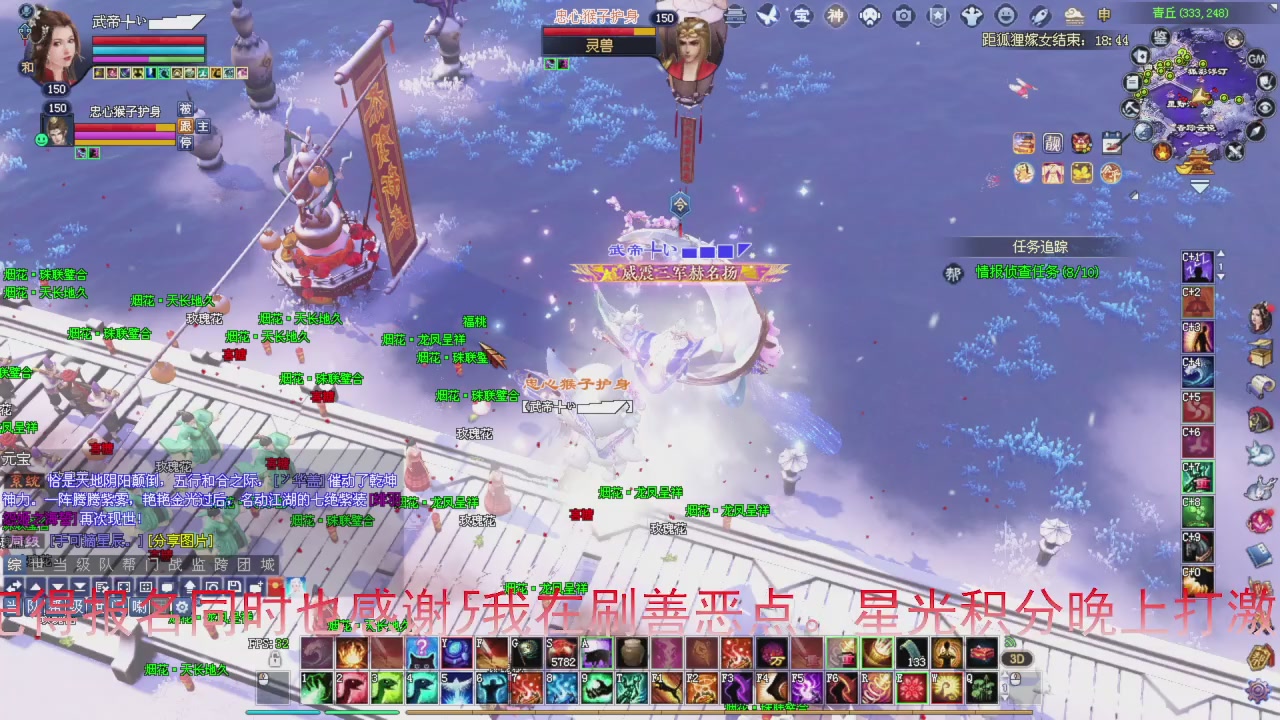Click the red envelope icon in chat toolbar
Screen dimensions: 1280x720
click(274, 585)
